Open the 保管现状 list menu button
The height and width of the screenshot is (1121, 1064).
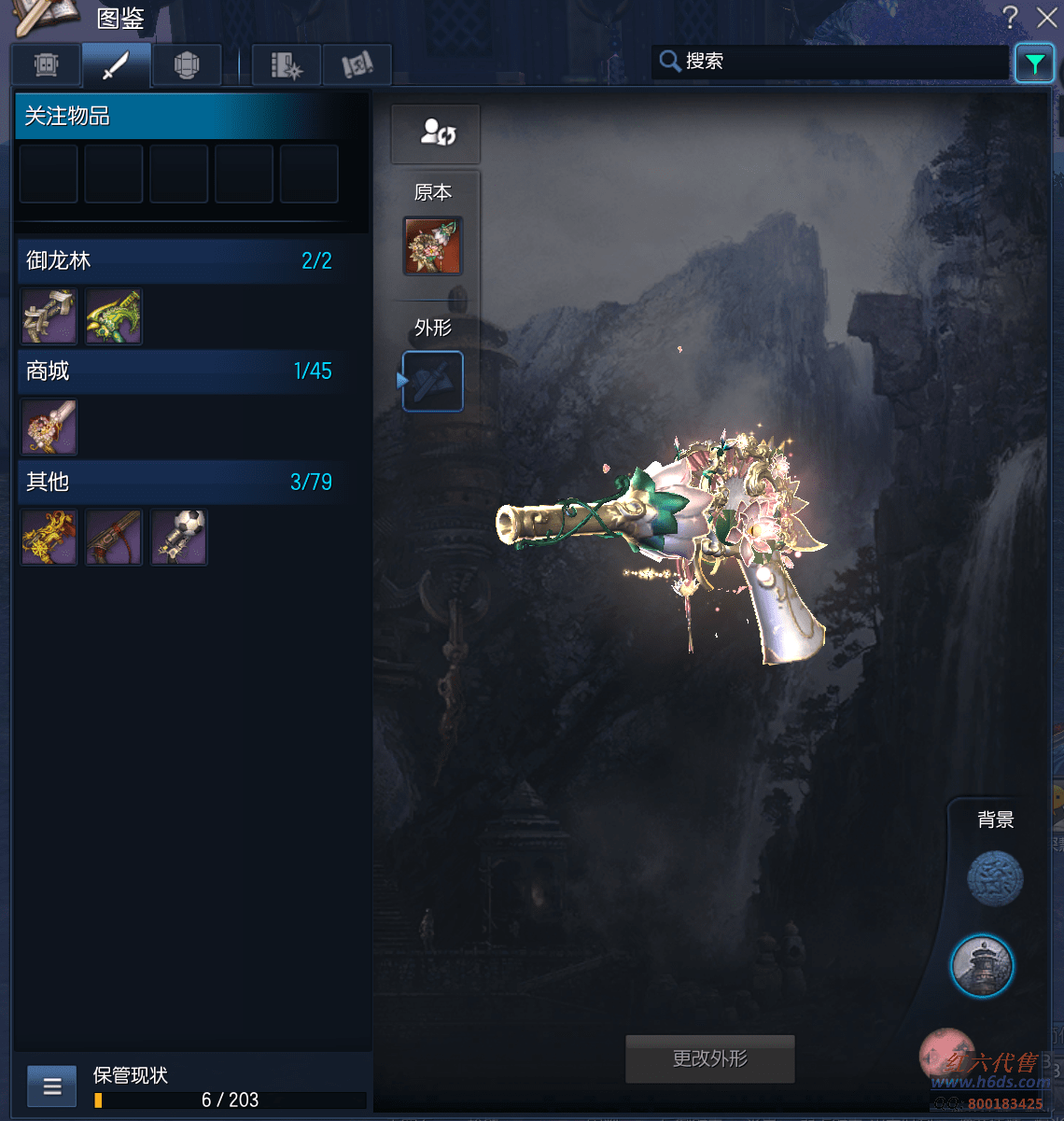(x=52, y=1086)
